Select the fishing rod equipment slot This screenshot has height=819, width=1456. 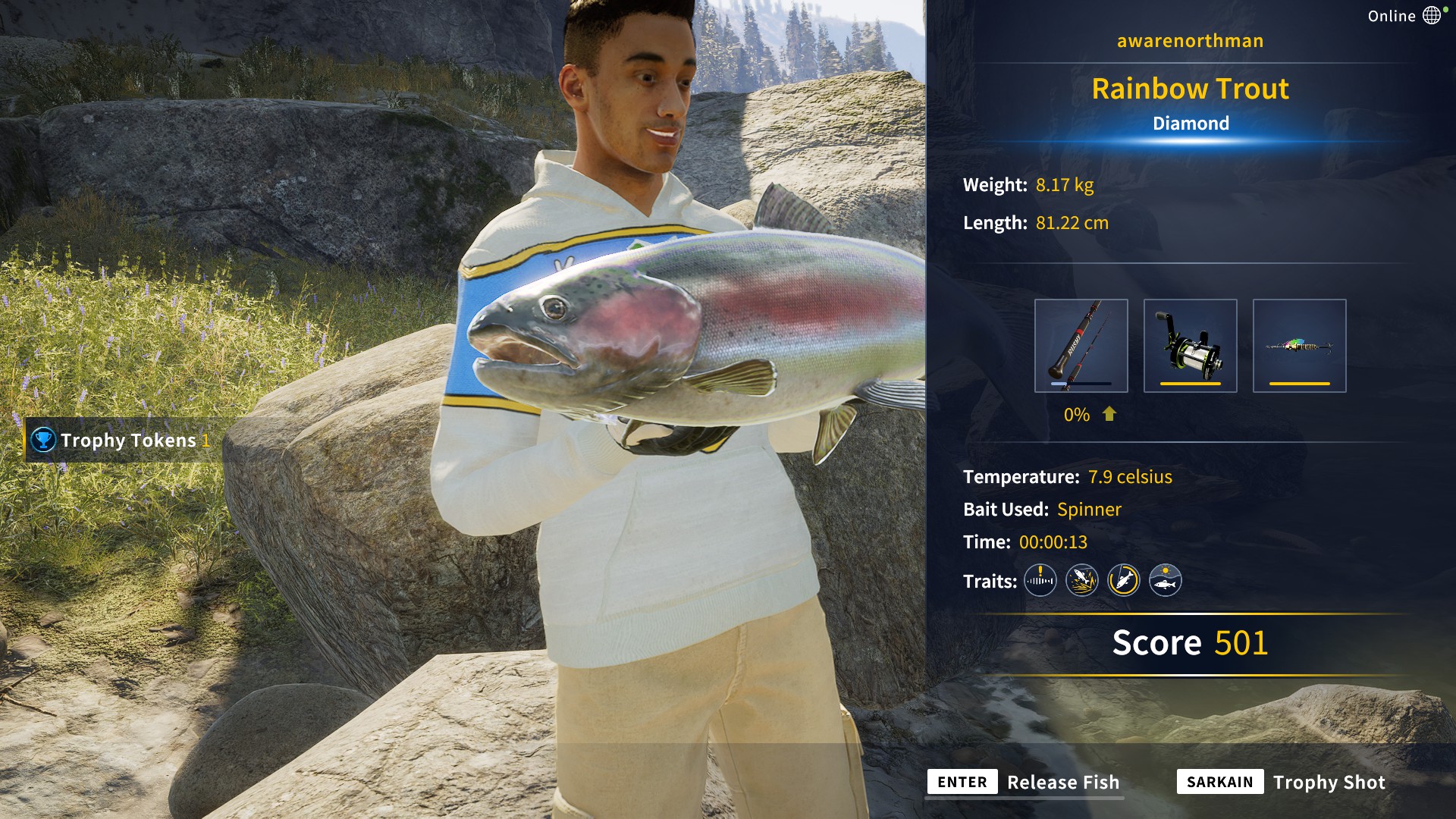coord(1081,346)
